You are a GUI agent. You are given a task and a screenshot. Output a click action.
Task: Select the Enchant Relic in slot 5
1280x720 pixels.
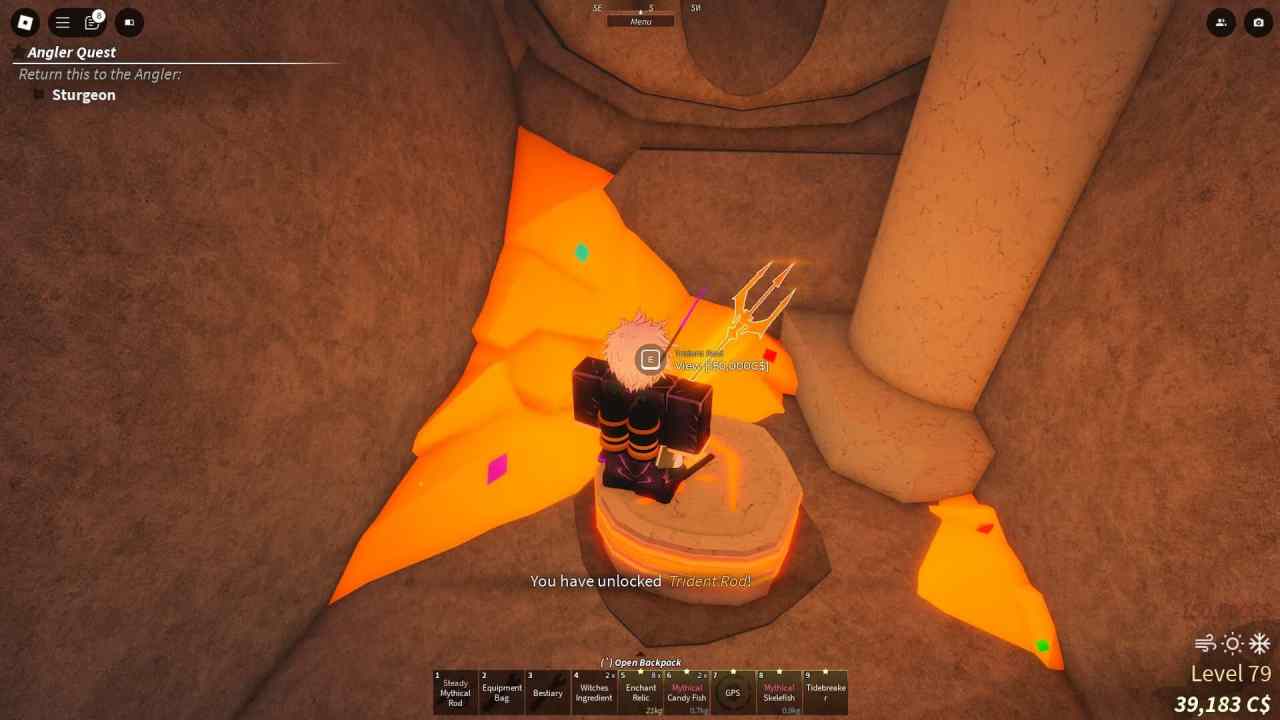640,691
